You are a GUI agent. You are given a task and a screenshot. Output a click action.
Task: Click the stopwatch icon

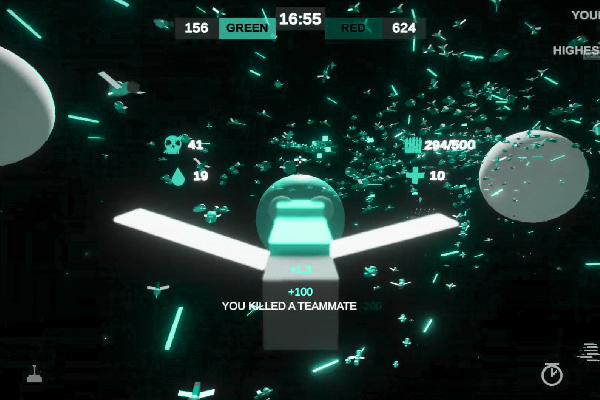(x=551, y=374)
